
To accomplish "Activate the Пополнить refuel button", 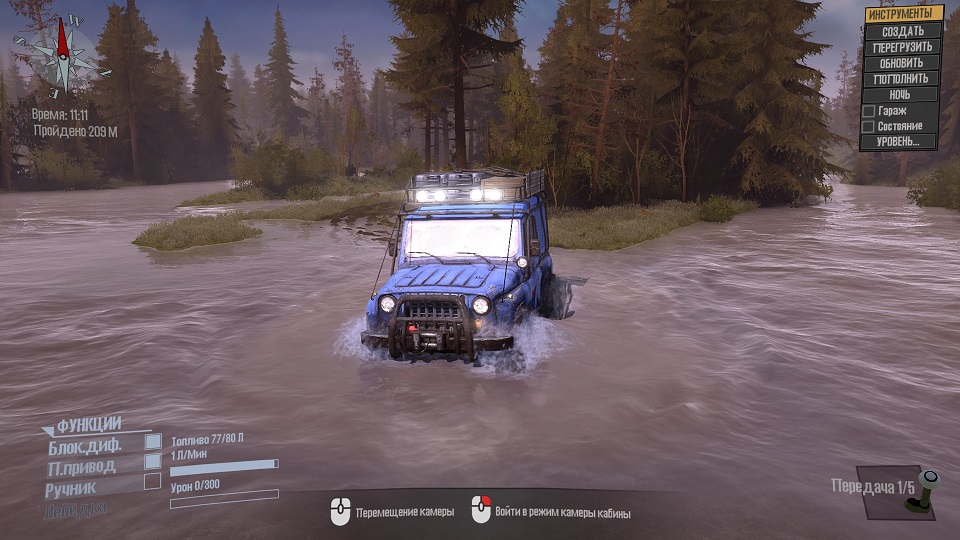I will pyautogui.click(x=903, y=78).
